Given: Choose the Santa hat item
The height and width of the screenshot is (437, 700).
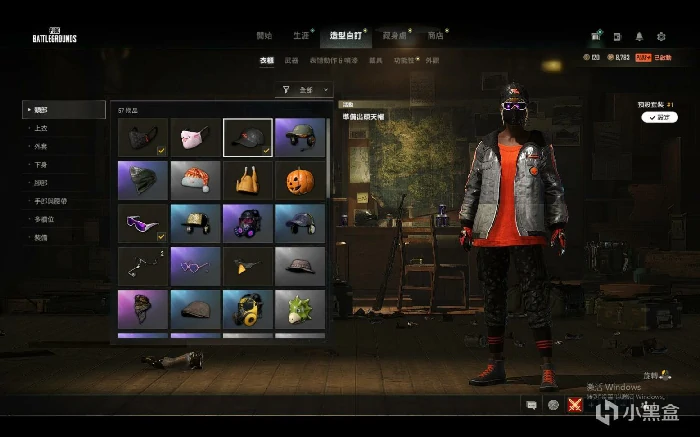Looking at the screenshot, I should tap(196, 181).
